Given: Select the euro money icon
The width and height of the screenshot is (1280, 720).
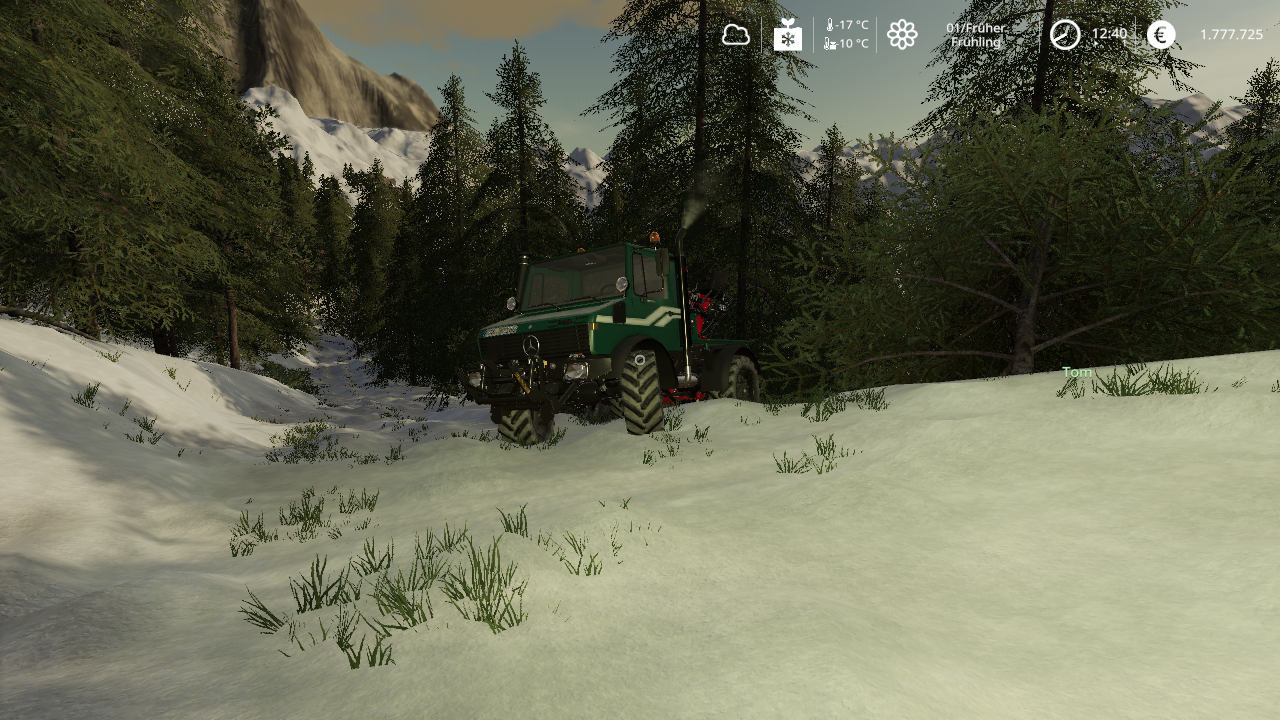Looking at the screenshot, I should point(1161,35).
